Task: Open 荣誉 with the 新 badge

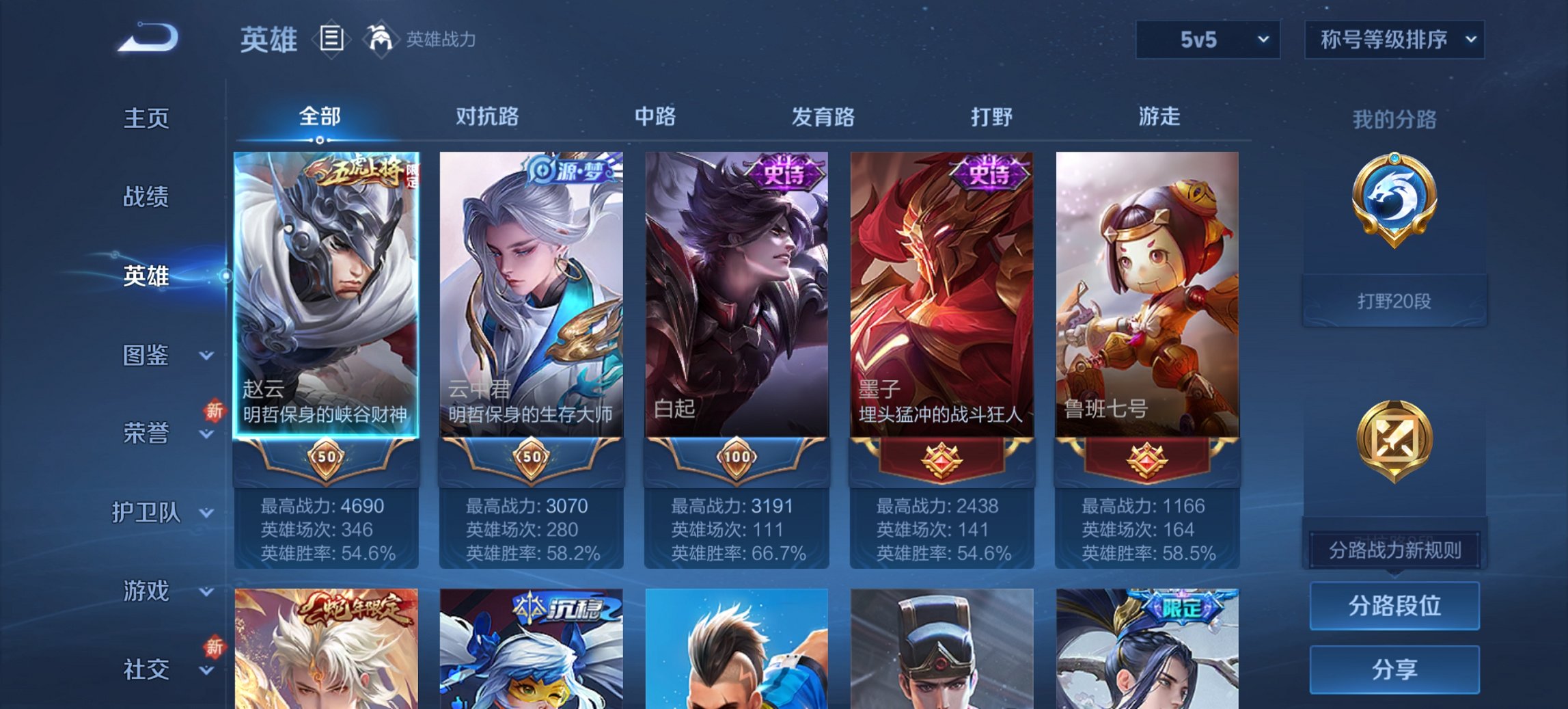Action: pyautogui.click(x=147, y=433)
